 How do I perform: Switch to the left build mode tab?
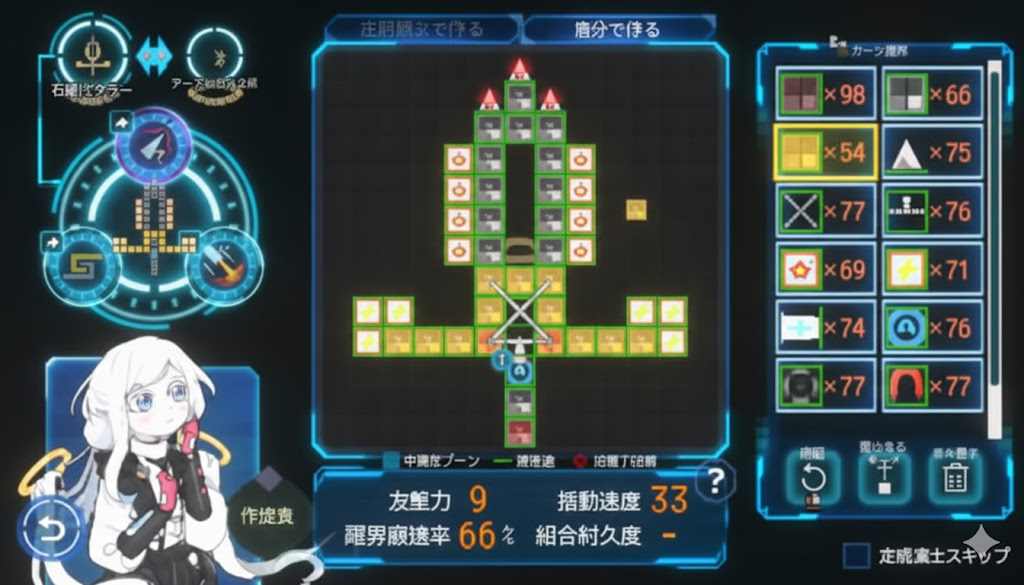421,29
